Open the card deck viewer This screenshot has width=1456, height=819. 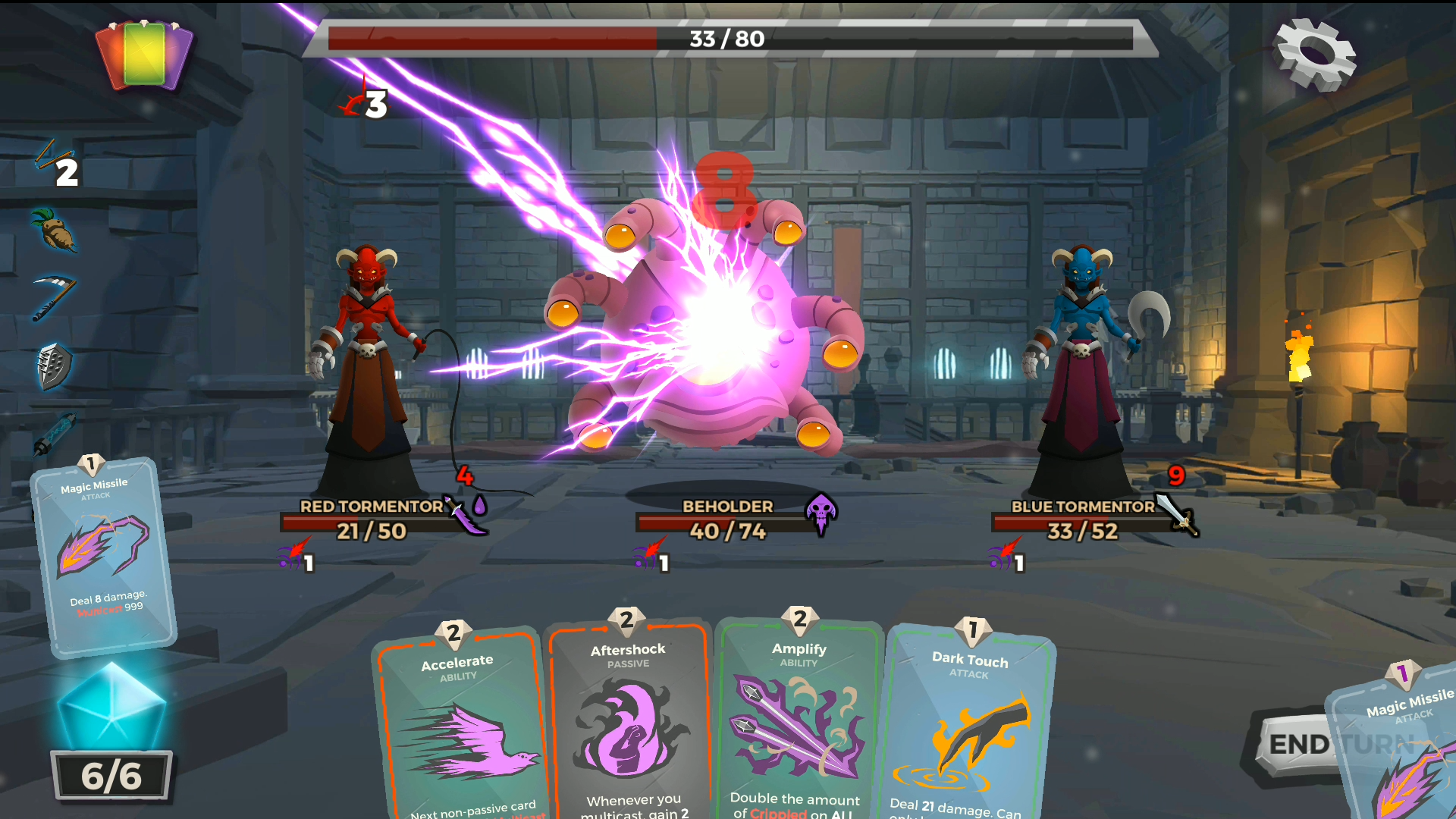click(x=144, y=55)
